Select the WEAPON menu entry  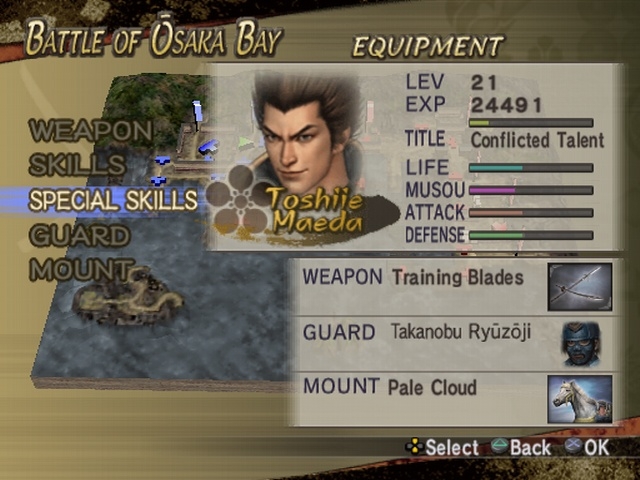91,130
